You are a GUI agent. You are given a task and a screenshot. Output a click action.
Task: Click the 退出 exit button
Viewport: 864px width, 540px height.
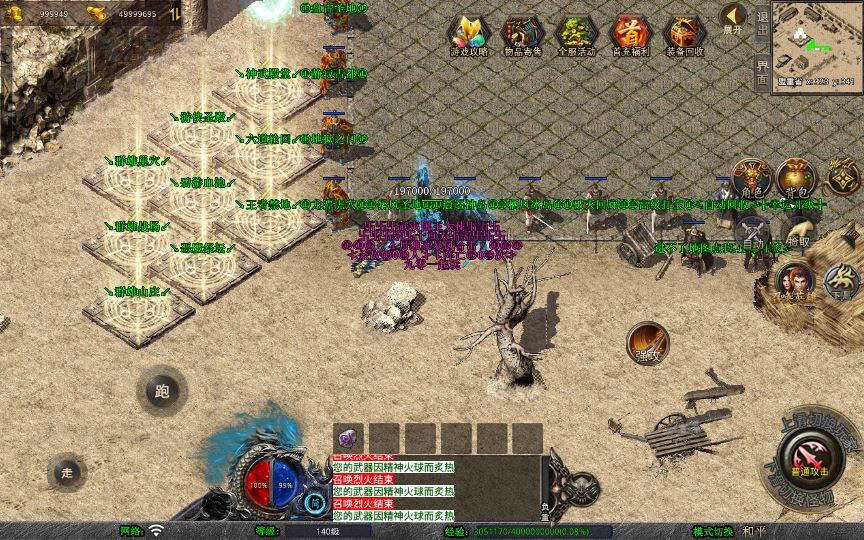tap(763, 22)
